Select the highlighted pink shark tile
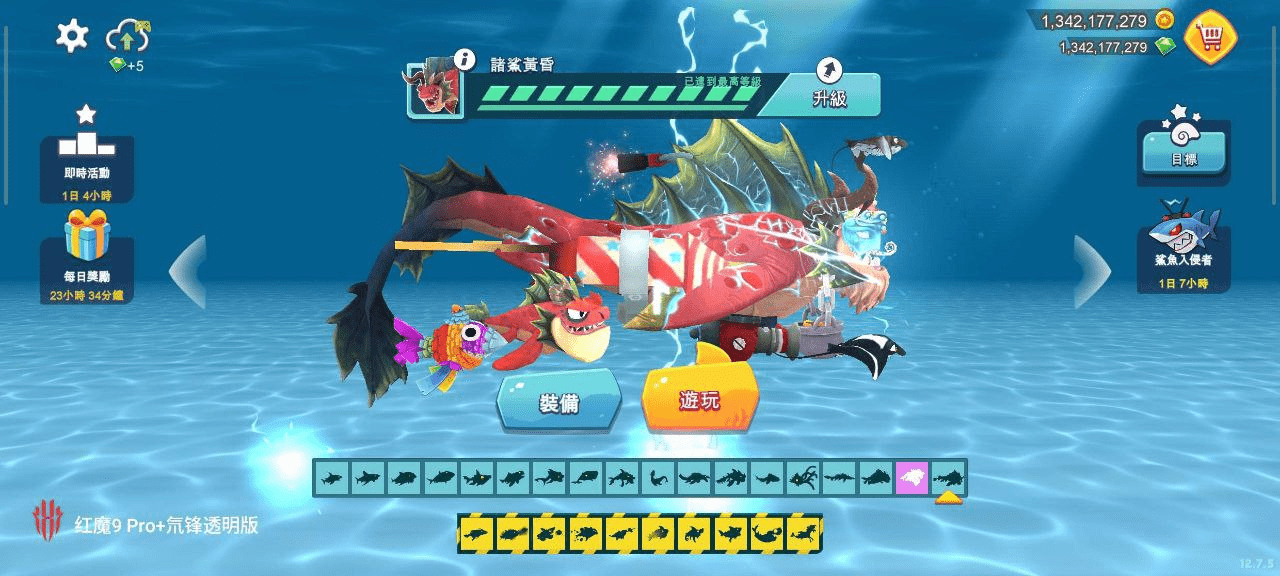Image resolution: width=1280 pixels, height=576 pixels. [x=912, y=479]
